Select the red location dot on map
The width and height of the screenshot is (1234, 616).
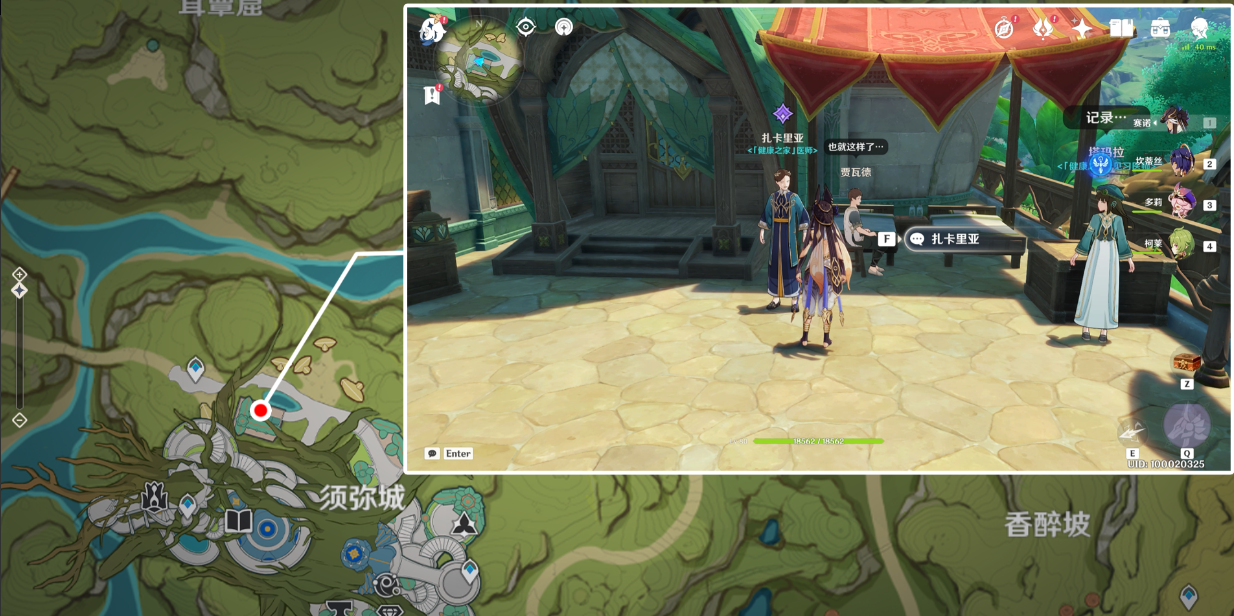(261, 410)
